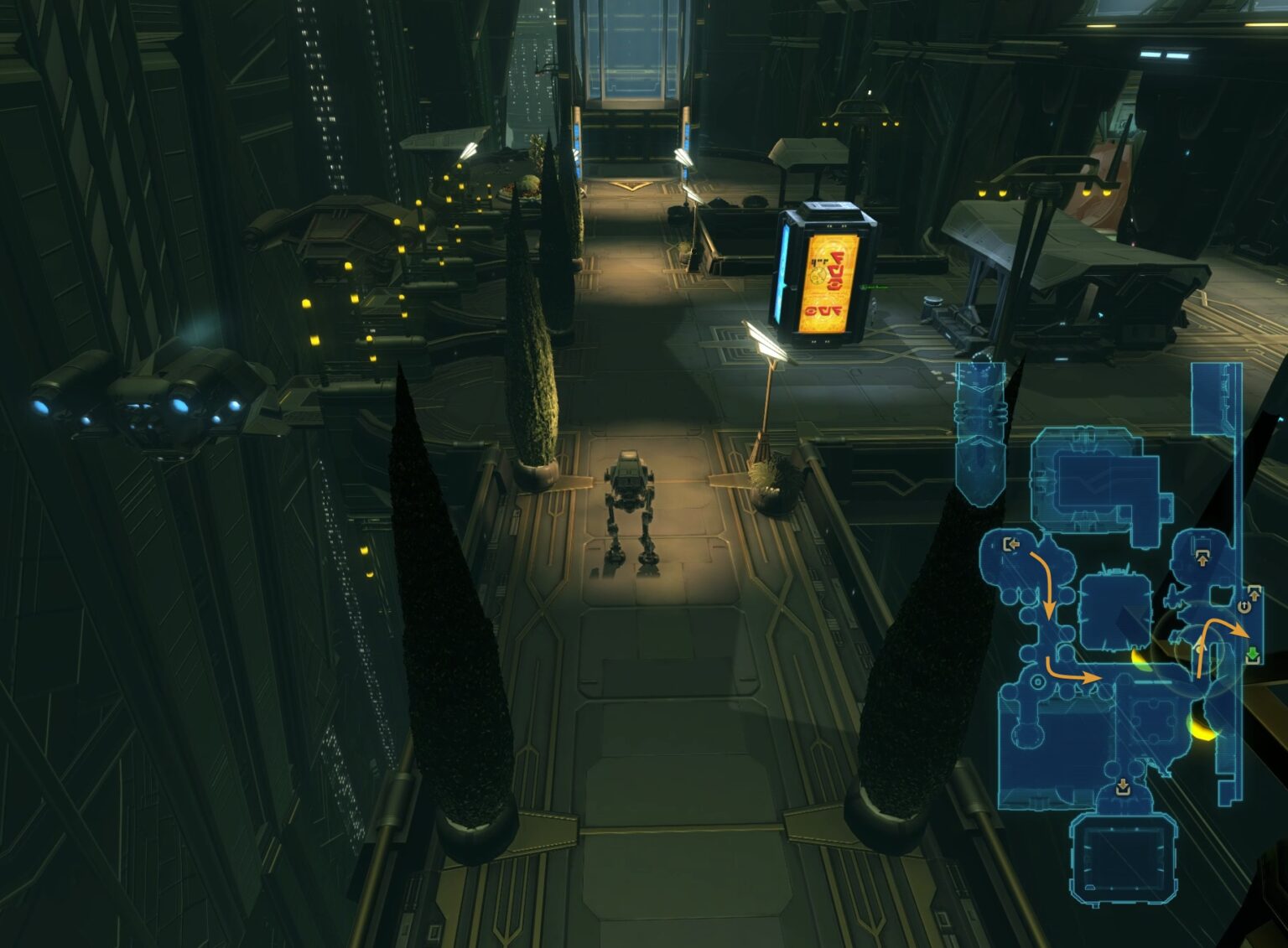This screenshot has width=1288, height=948.
Task: Select the green down-arrow exit marker on the map
Action: pos(1254,656)
